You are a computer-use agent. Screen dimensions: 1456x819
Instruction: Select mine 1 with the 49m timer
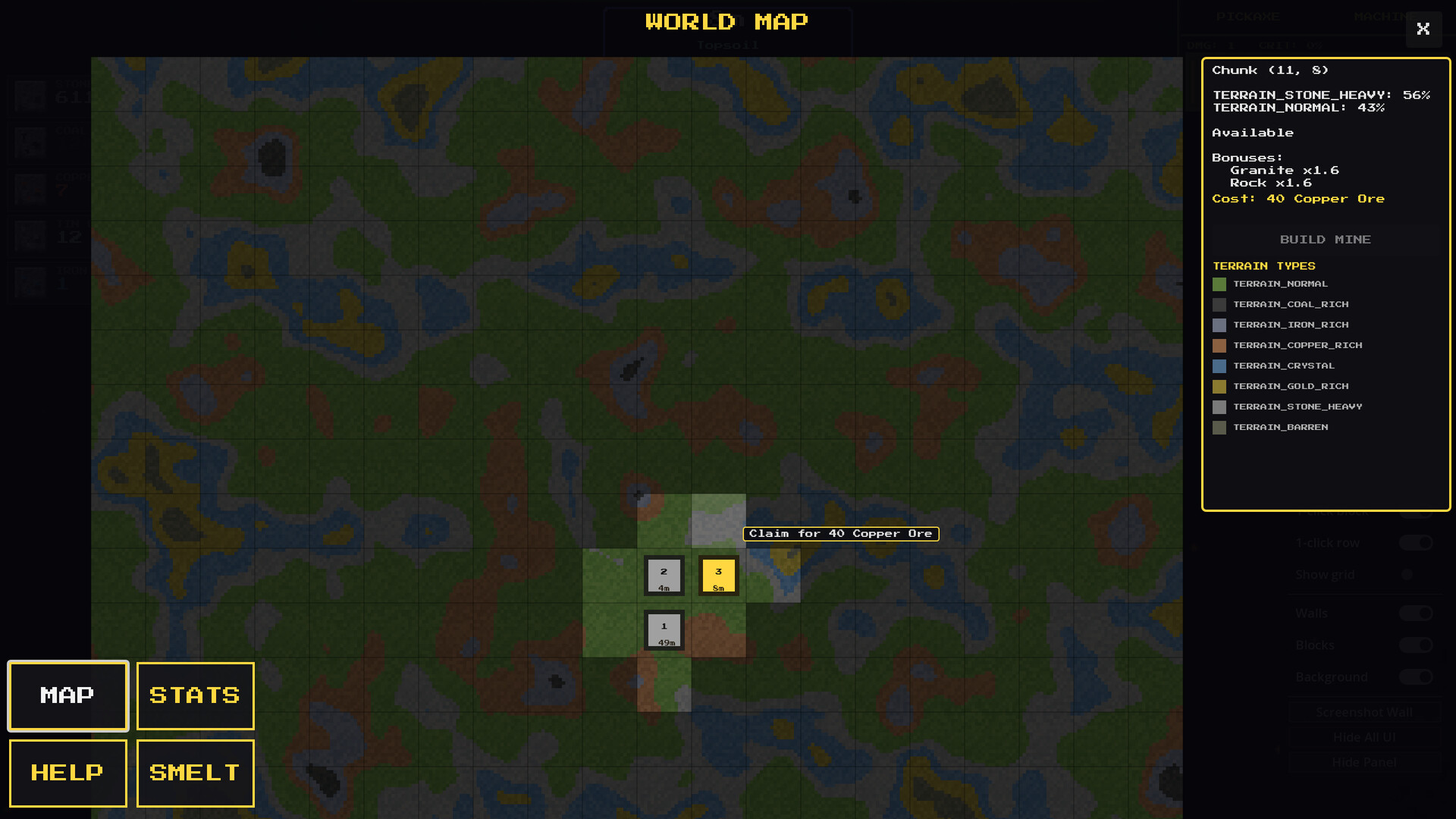click(x=664, y=630)
